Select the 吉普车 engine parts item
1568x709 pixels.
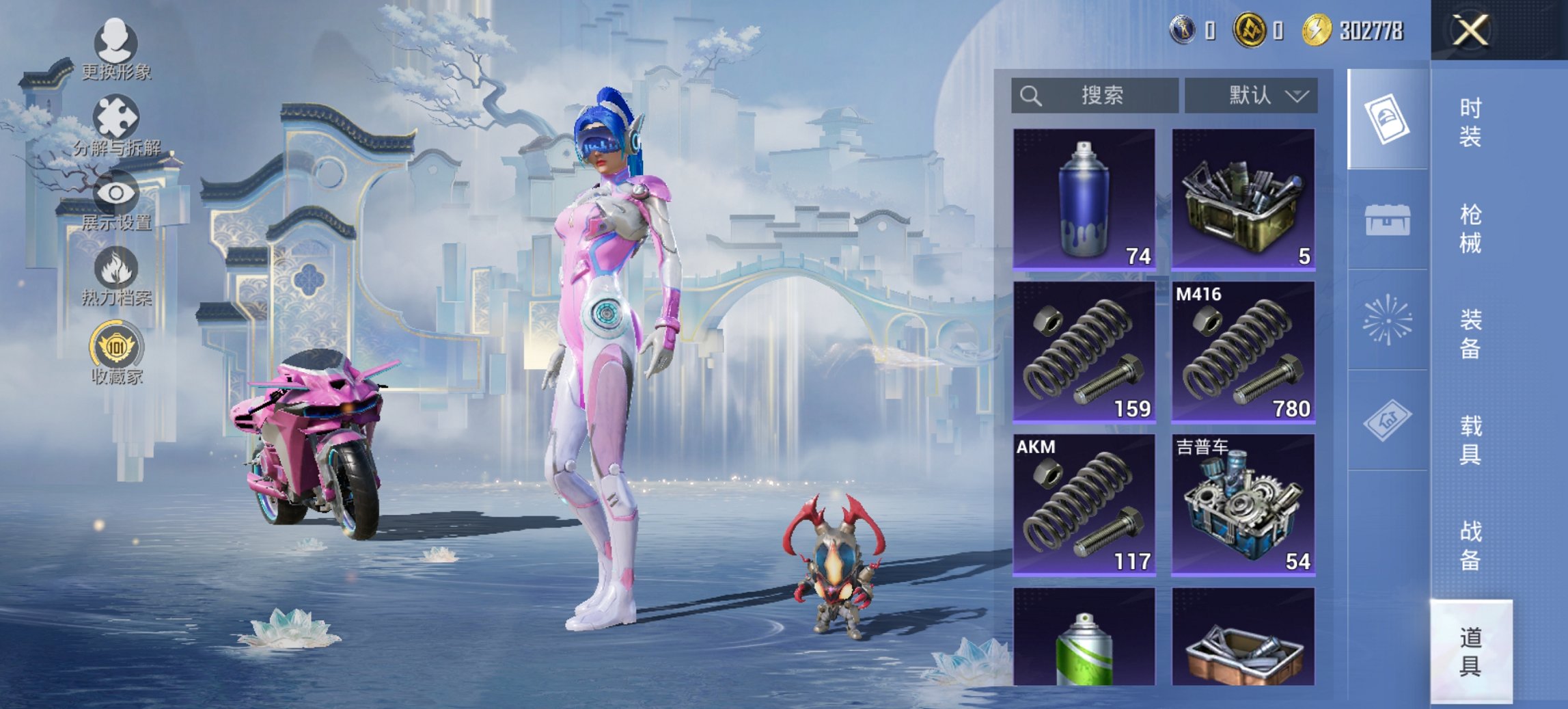tap(1243, 505)
